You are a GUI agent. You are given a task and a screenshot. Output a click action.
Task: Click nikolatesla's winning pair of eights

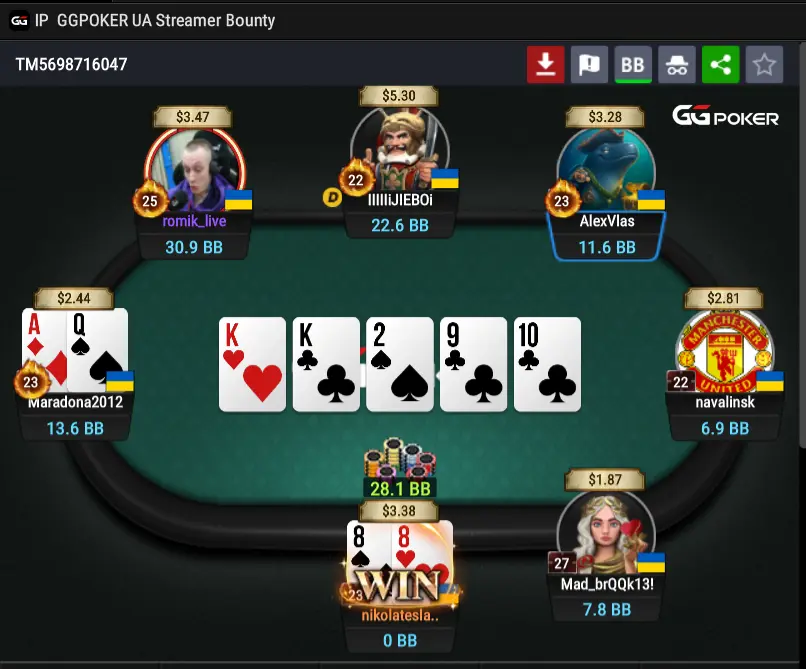pos(400,560)
